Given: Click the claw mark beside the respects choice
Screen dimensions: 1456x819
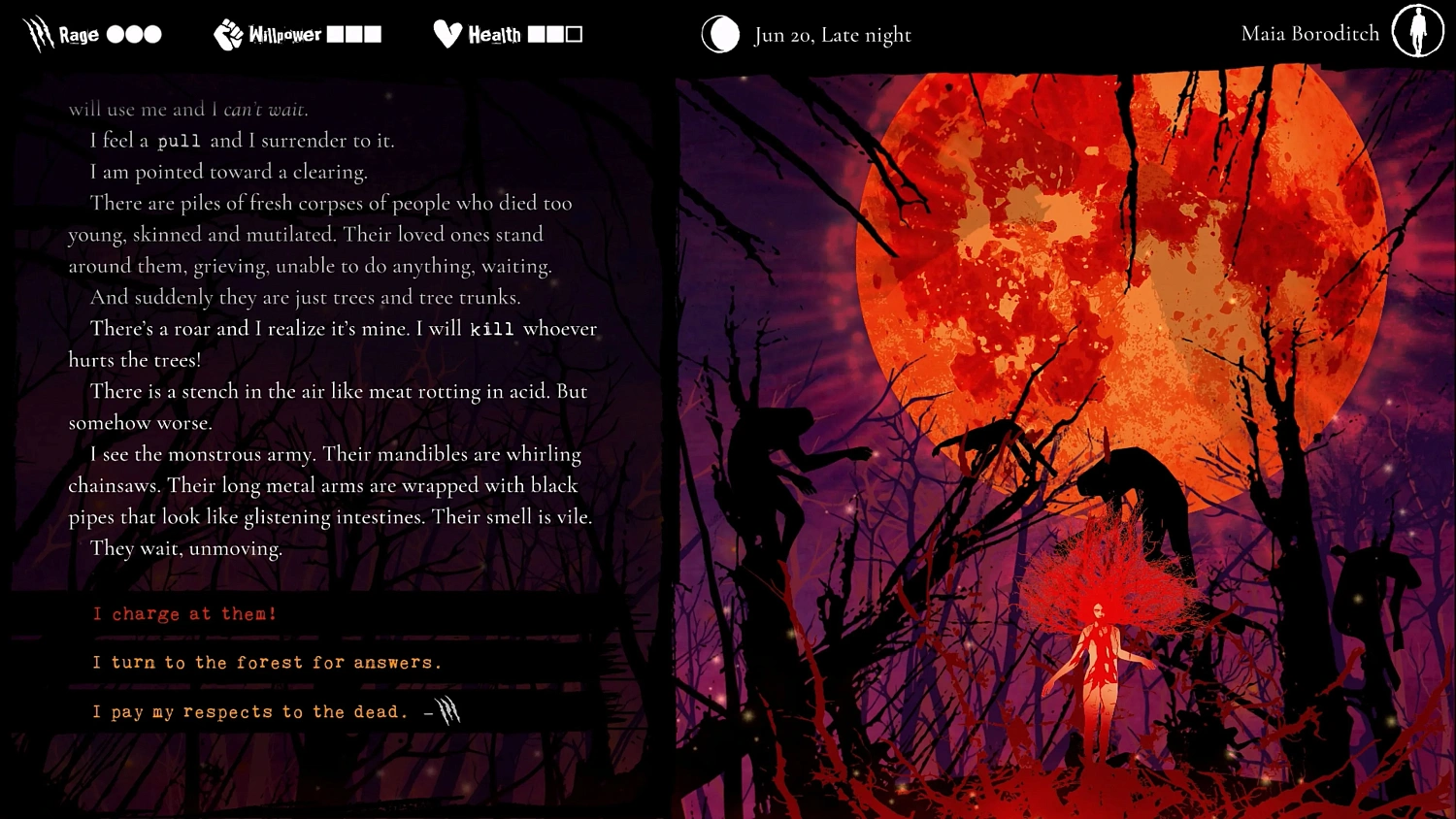Looking at the screenshot, I should click(x=448, y=711).
